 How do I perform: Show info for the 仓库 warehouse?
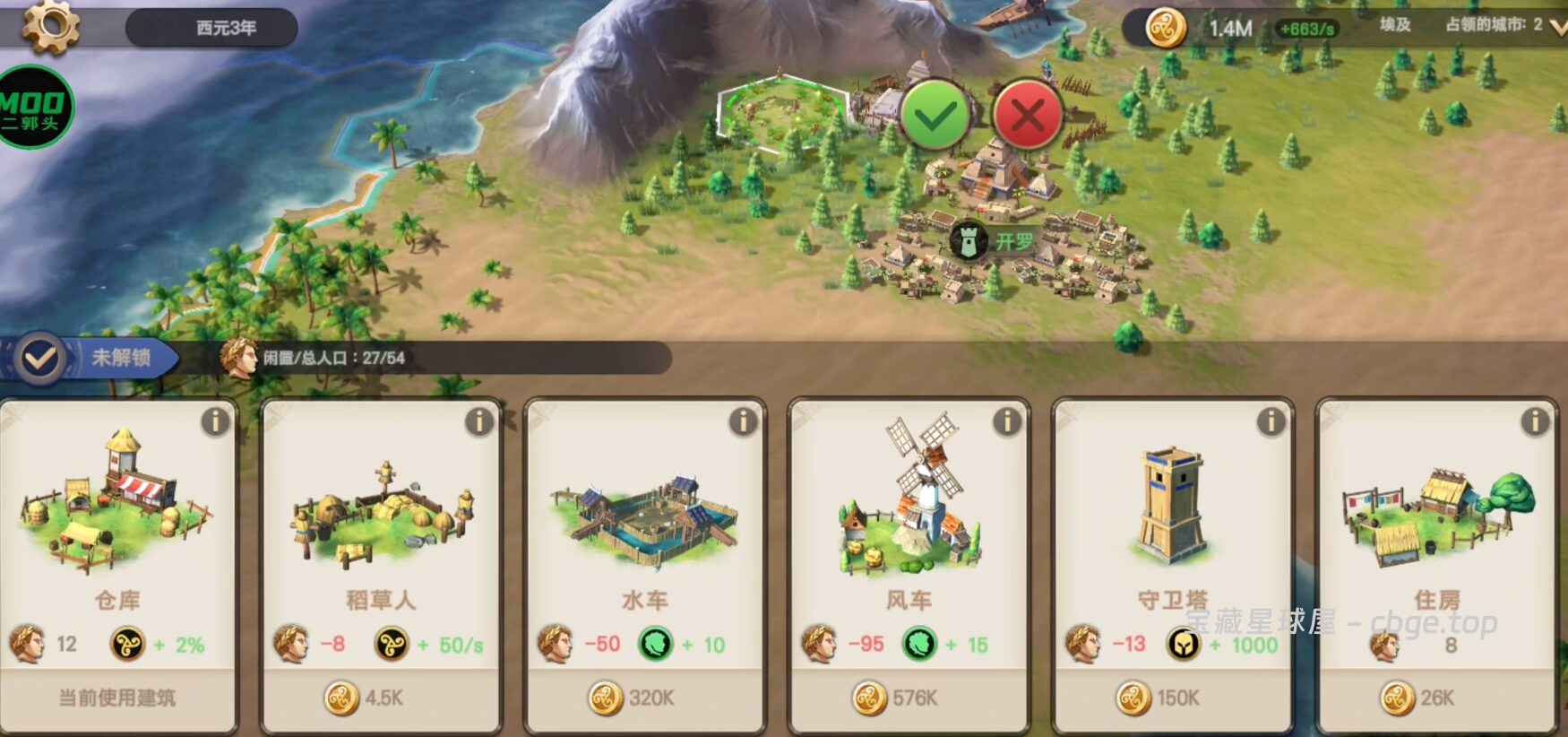click(x=215, y=421)
